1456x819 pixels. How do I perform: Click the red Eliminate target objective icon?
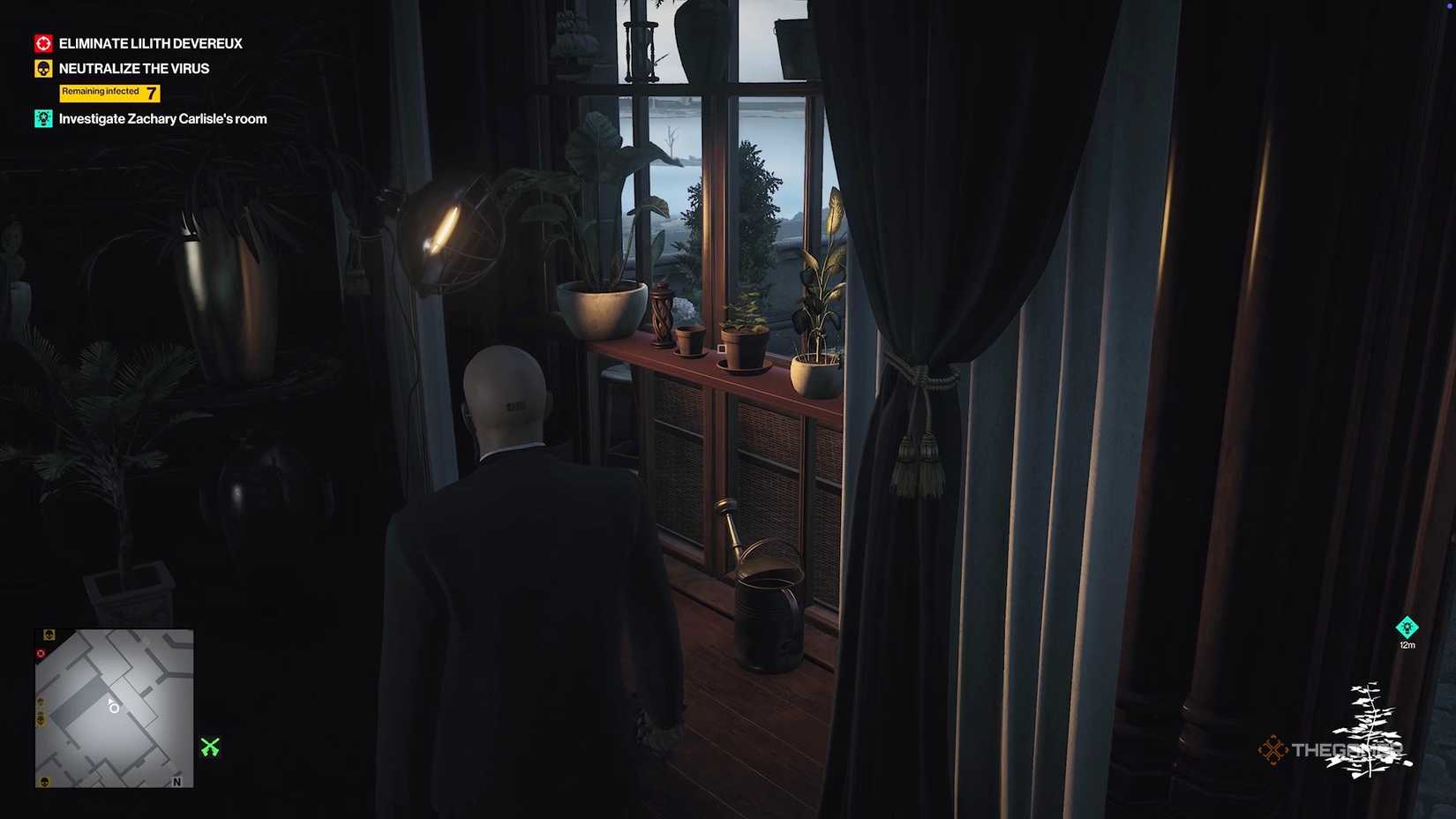point(42,42)
